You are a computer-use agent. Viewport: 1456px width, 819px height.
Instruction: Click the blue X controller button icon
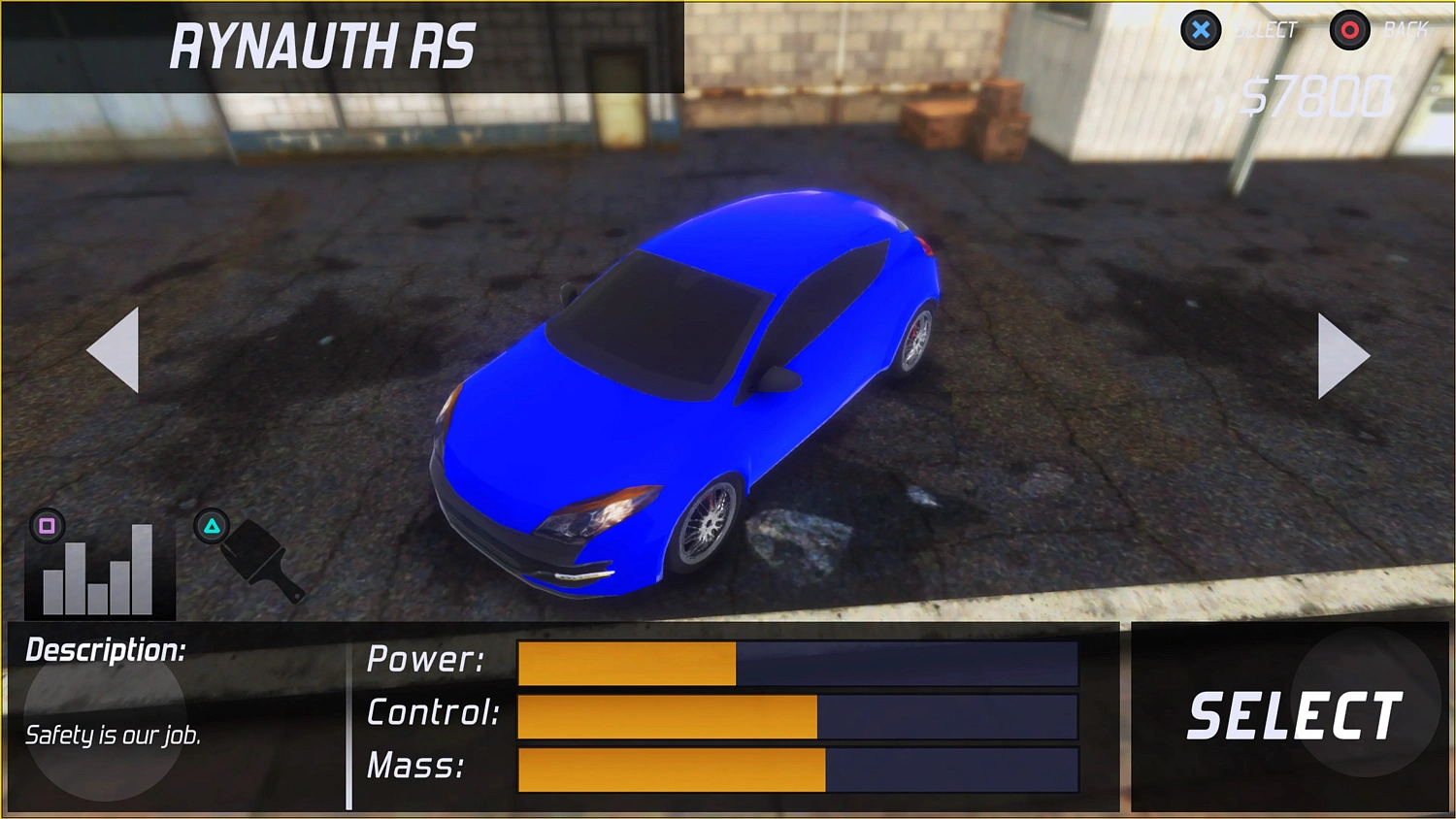click(1202, 30)
